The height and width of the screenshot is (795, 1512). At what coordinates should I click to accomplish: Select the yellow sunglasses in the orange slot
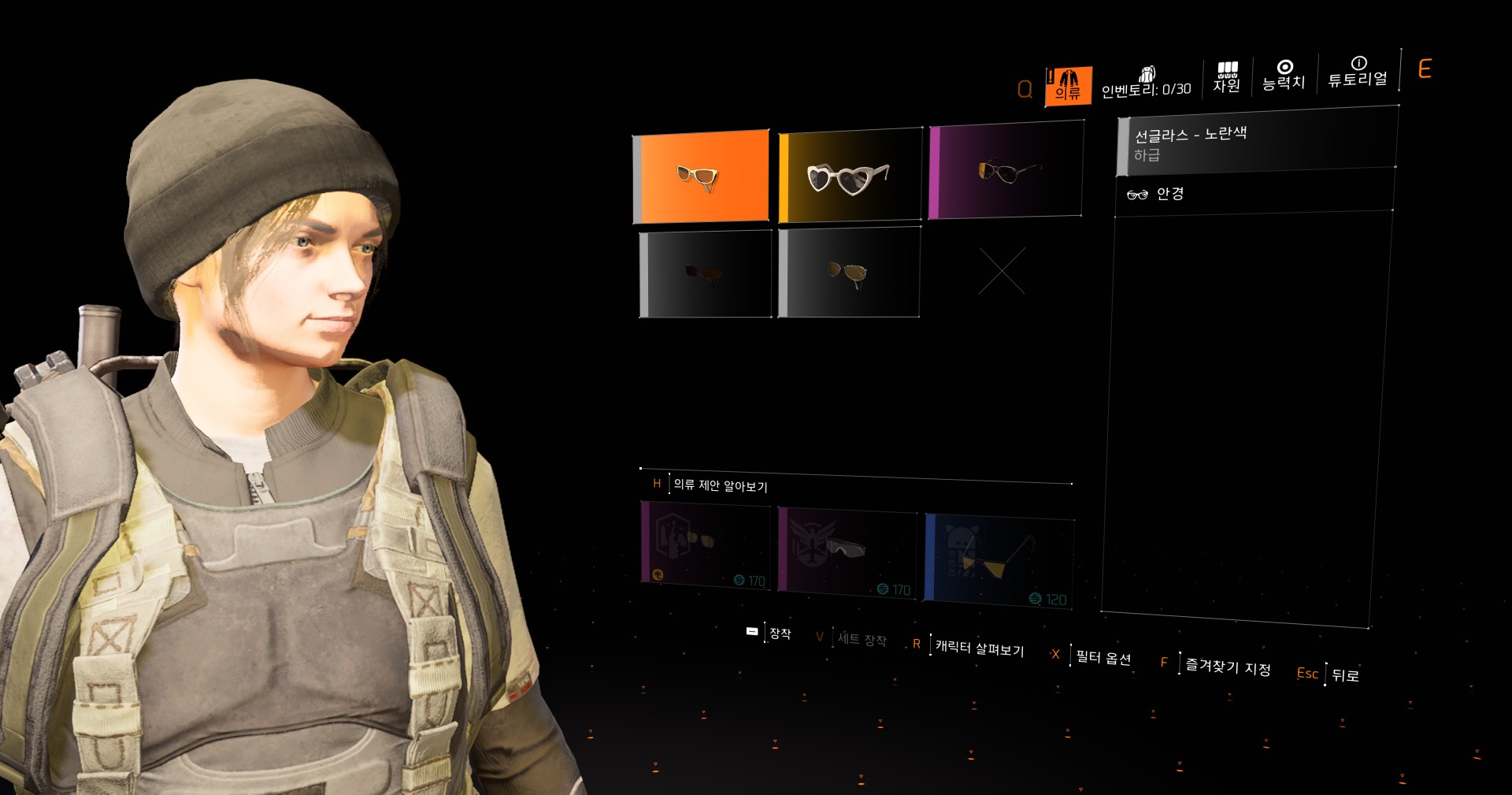(701, 176)
